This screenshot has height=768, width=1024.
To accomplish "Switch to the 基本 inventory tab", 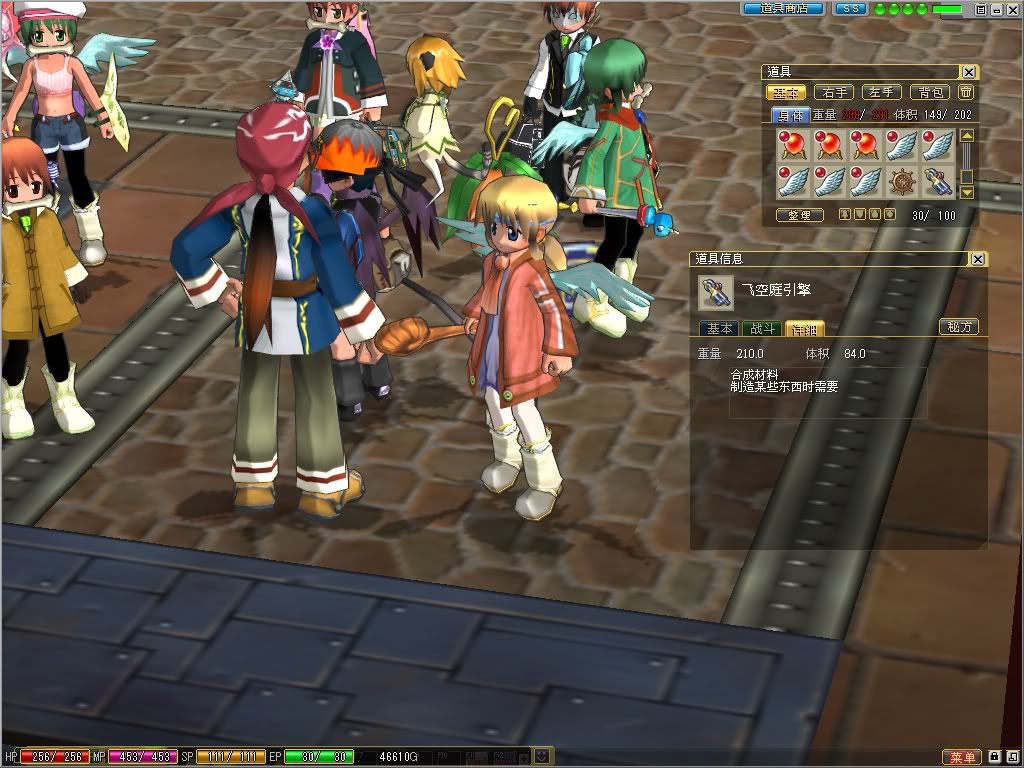I will [786, 92].
